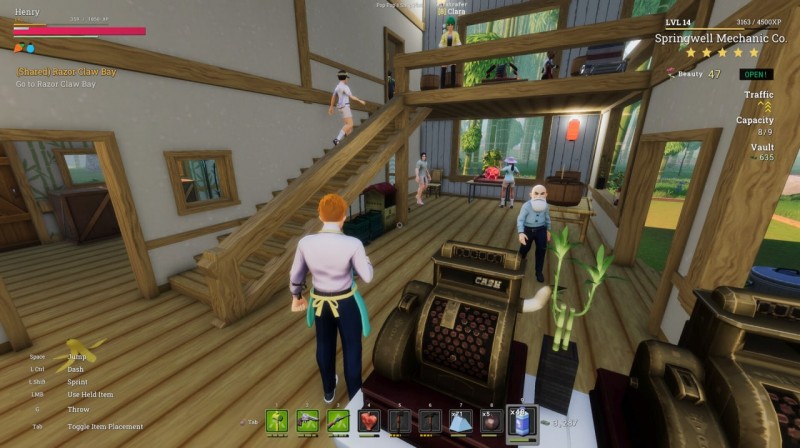Select the round brown item stack slot

coord(490,421)
